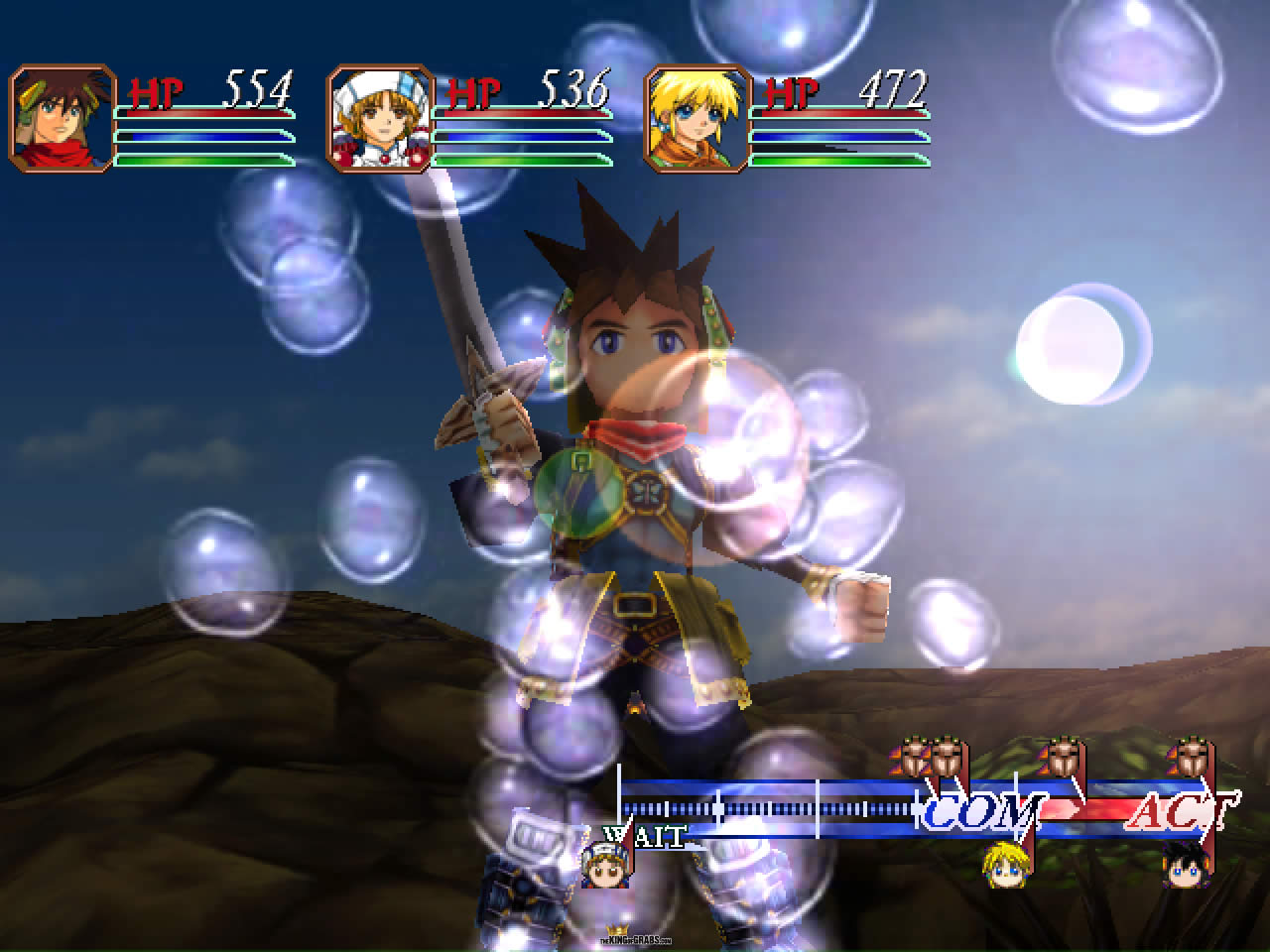Screen dimensions: 1270x952
Task: Select the brown-haired hero's portrait with red scarf
Action: 62,119
